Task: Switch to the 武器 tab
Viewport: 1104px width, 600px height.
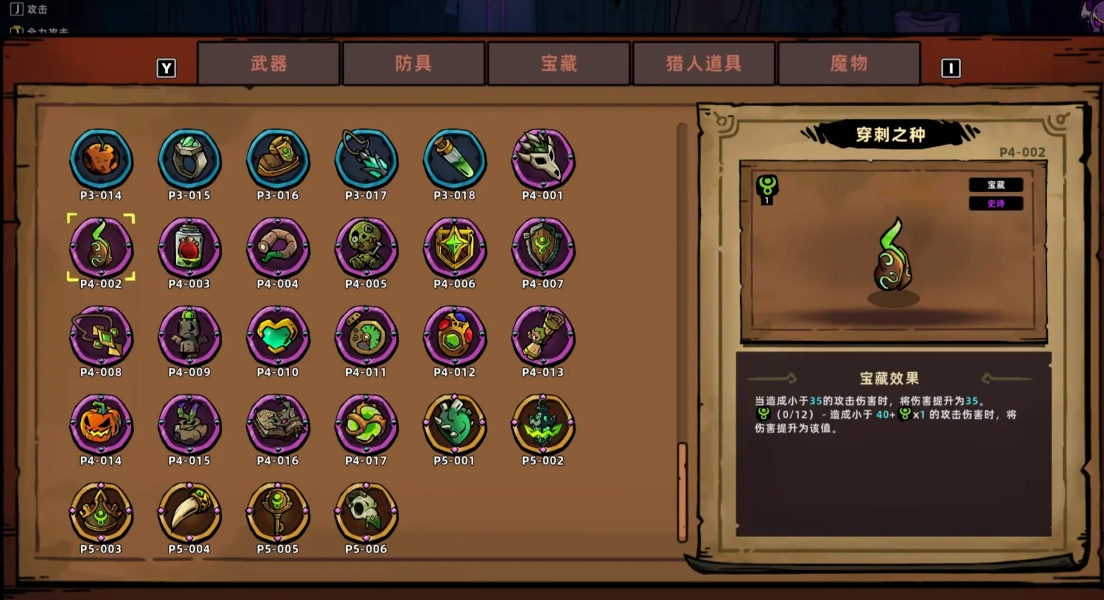Action: pos(269,64)
